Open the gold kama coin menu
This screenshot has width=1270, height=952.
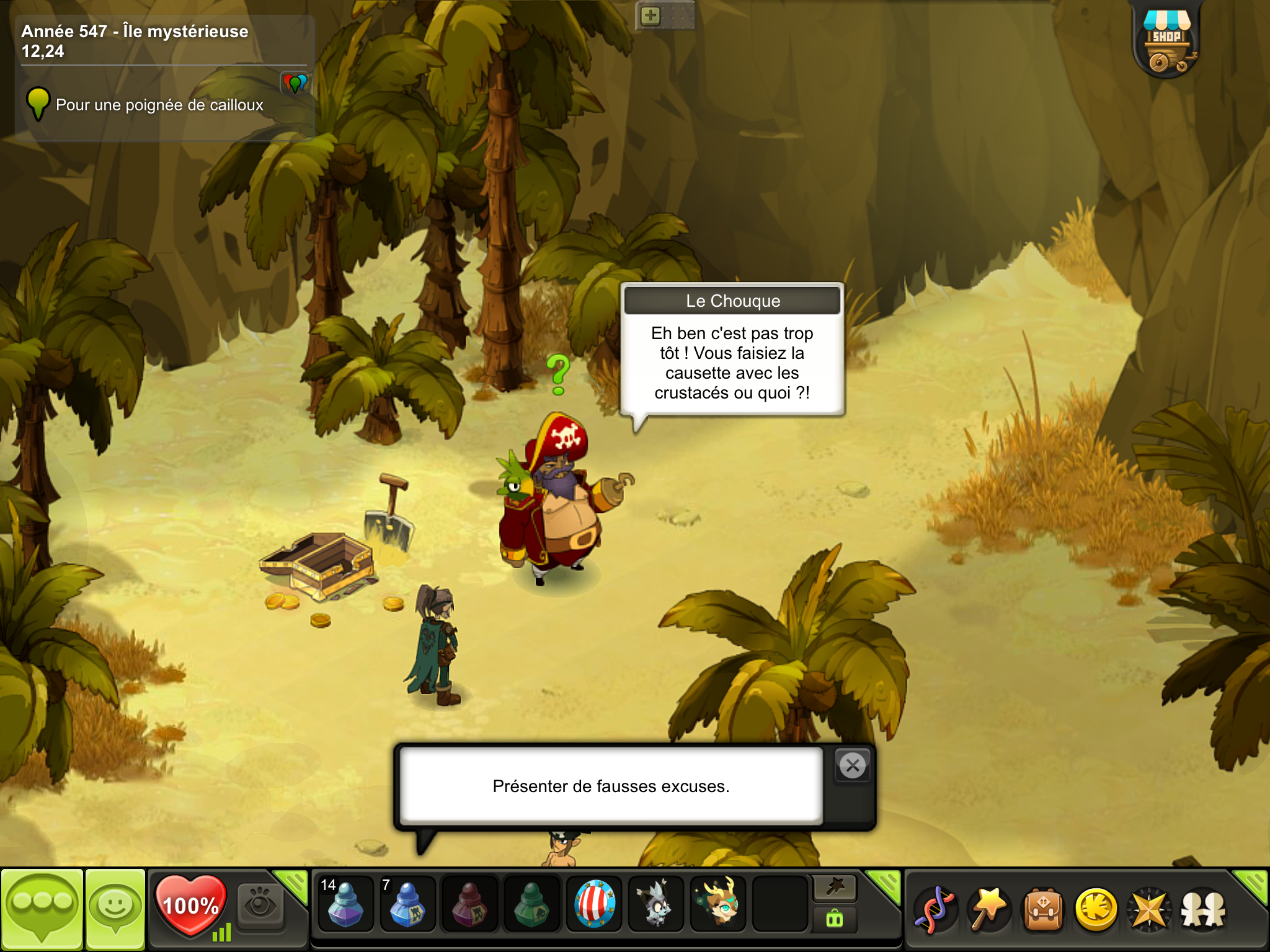click(1096, 909)
